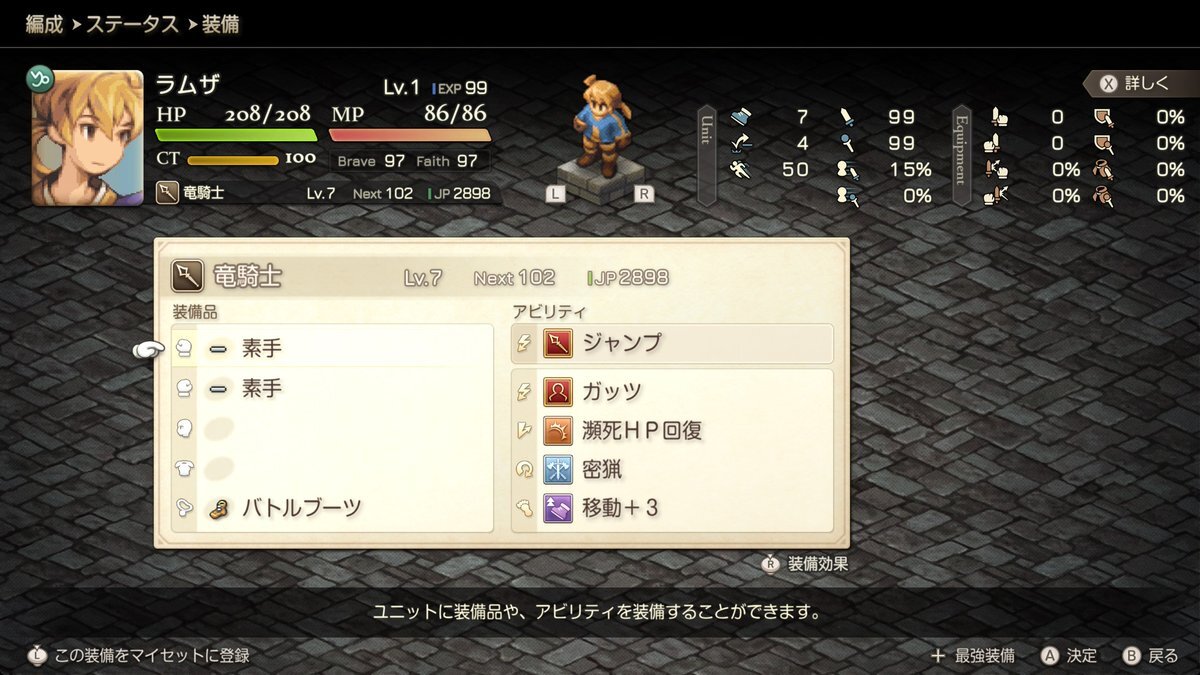
Task: Choose the ジャンプ action ability
Action: [672, 343]
